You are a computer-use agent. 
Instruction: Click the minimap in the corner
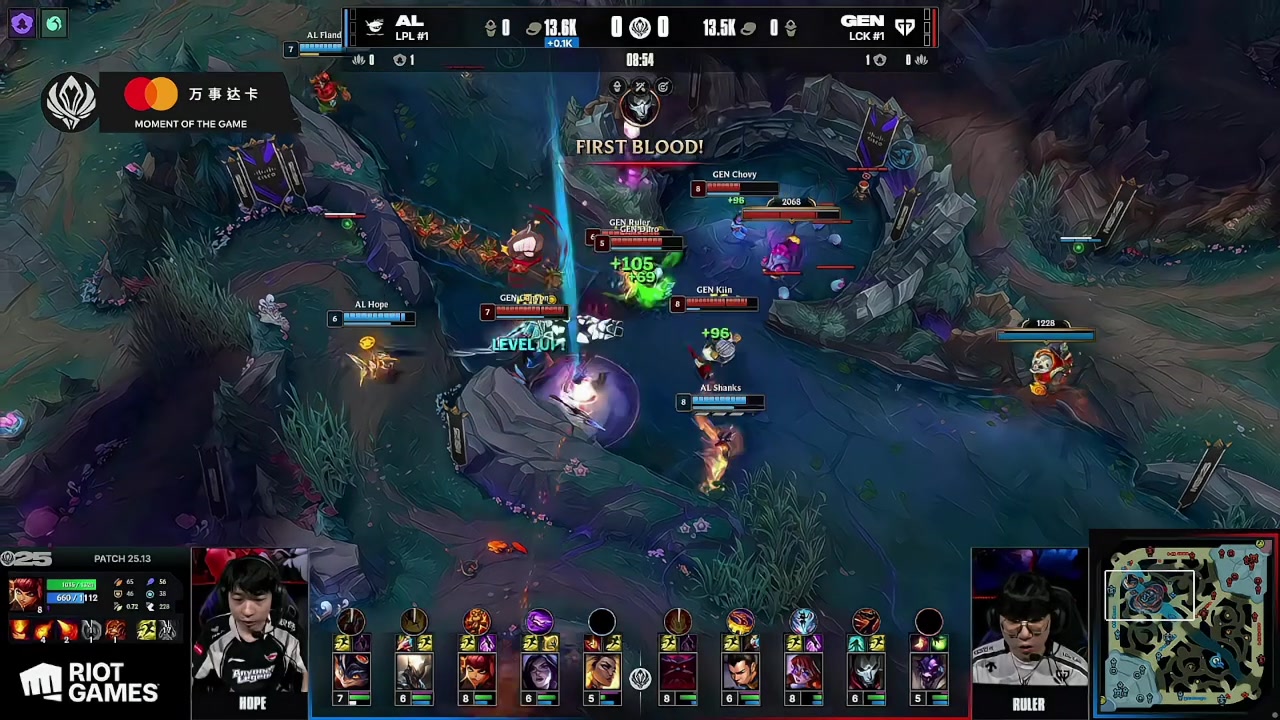tap(1186, 625)
